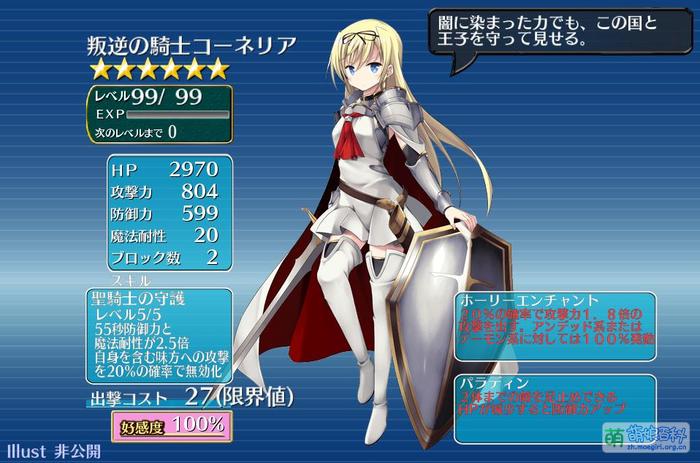Show the パラディン class description panel
This screenshot has width=700, height=463.
pyautogui.click(x=555, y=410)
